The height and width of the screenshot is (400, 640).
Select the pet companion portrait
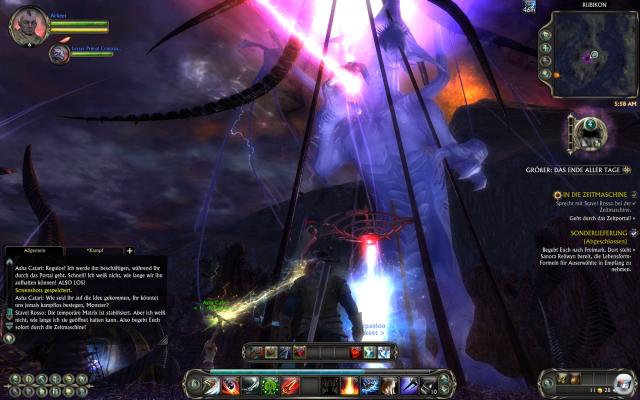[59, 54]
